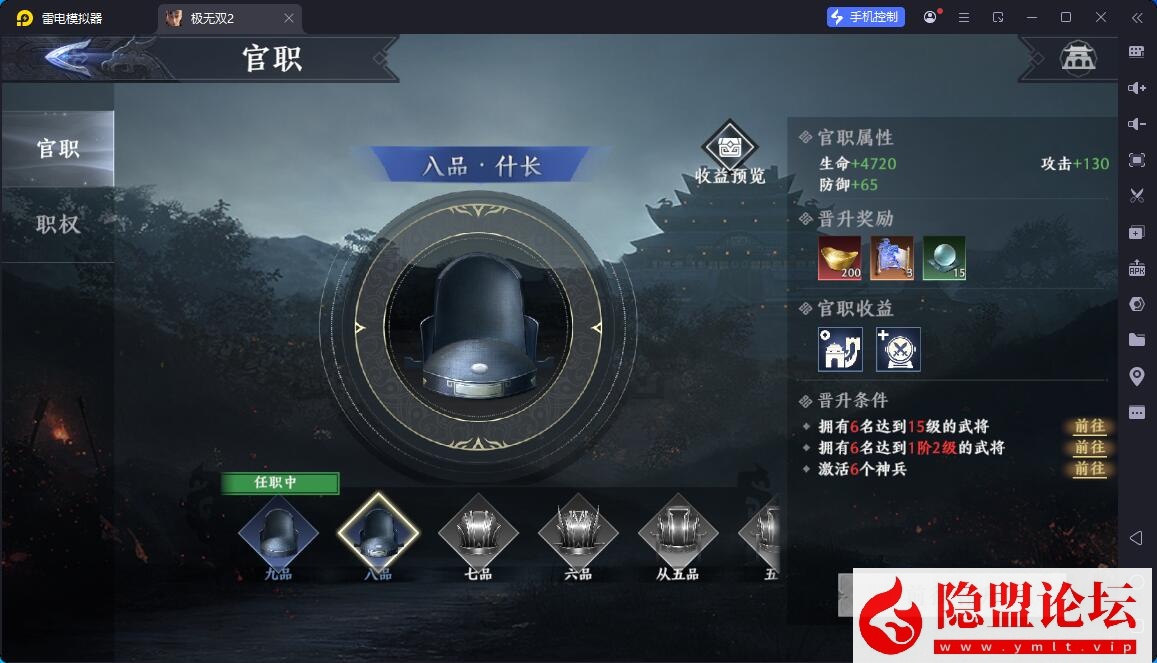
Task: Open the home city icon at top right
Action: 1078,58
